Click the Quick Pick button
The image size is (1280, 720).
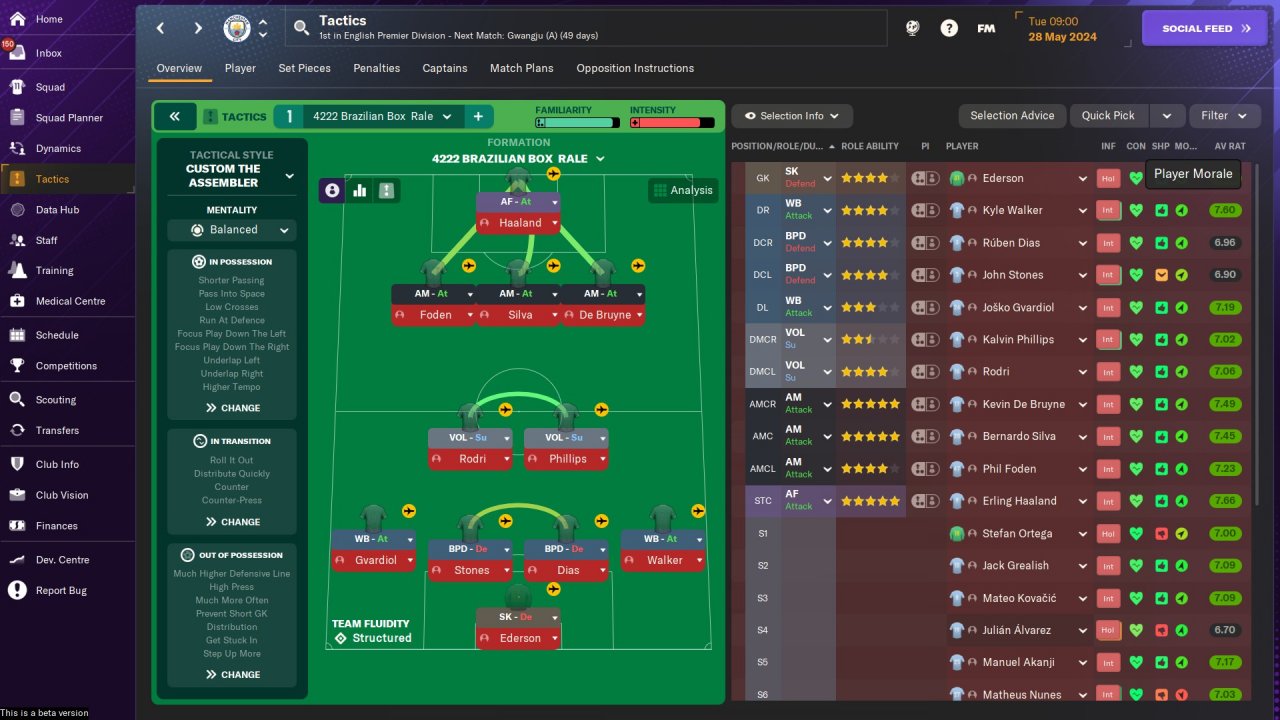(x=1108, y=116)
